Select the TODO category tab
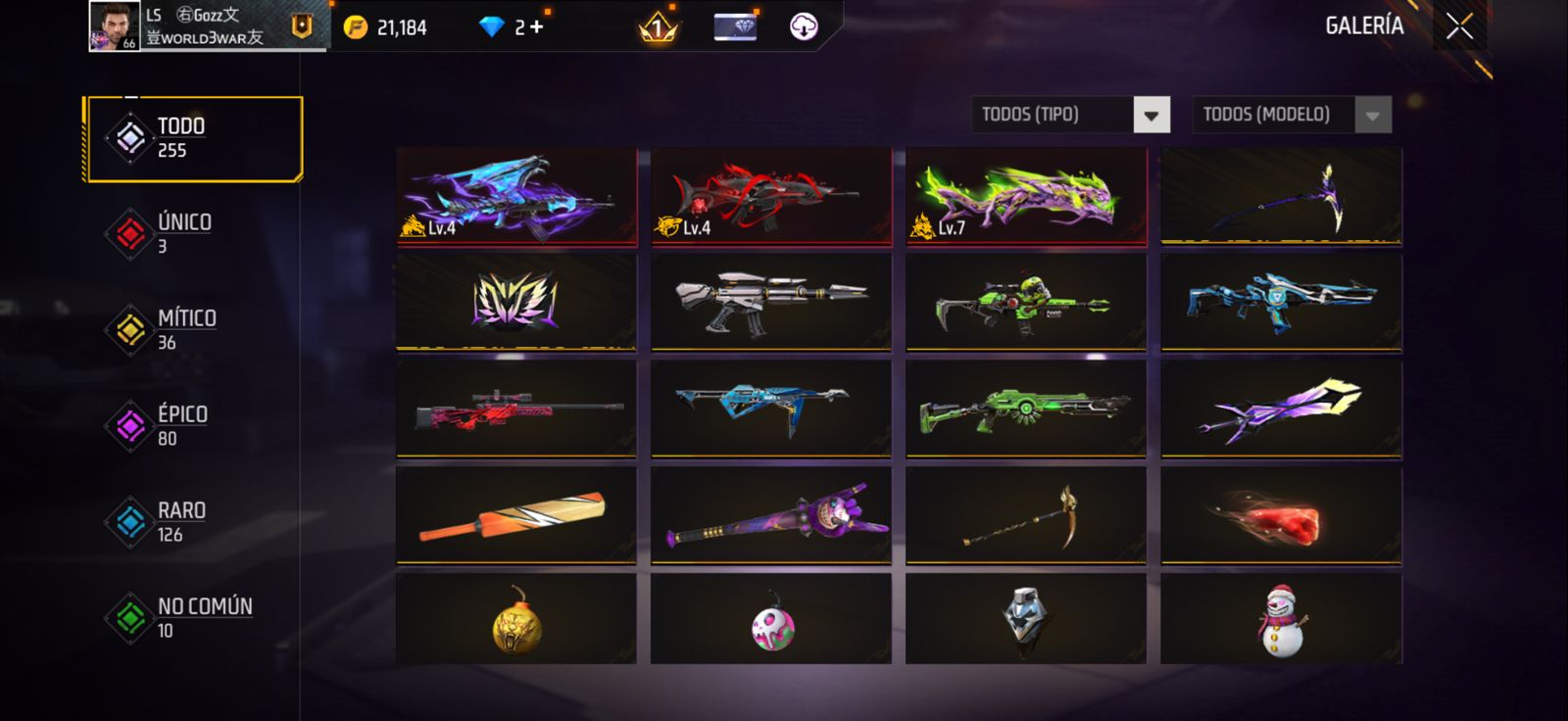 tap(194, 138)
